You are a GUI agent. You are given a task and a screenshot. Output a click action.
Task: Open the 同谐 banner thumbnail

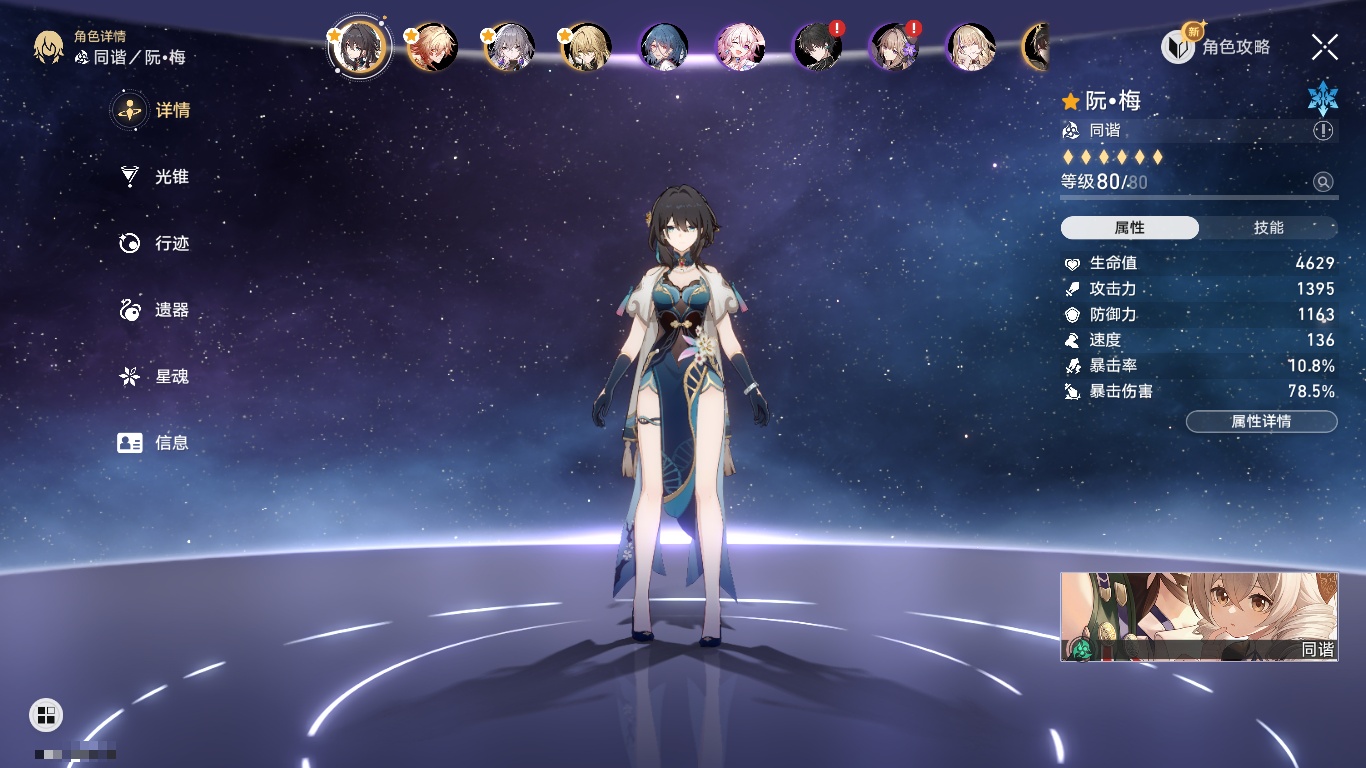pos(1199,616)
